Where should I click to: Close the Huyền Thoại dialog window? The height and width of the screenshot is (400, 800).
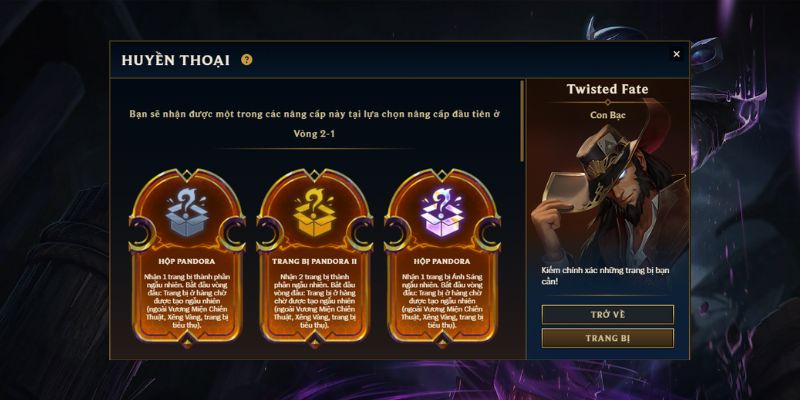pos(676,54)
